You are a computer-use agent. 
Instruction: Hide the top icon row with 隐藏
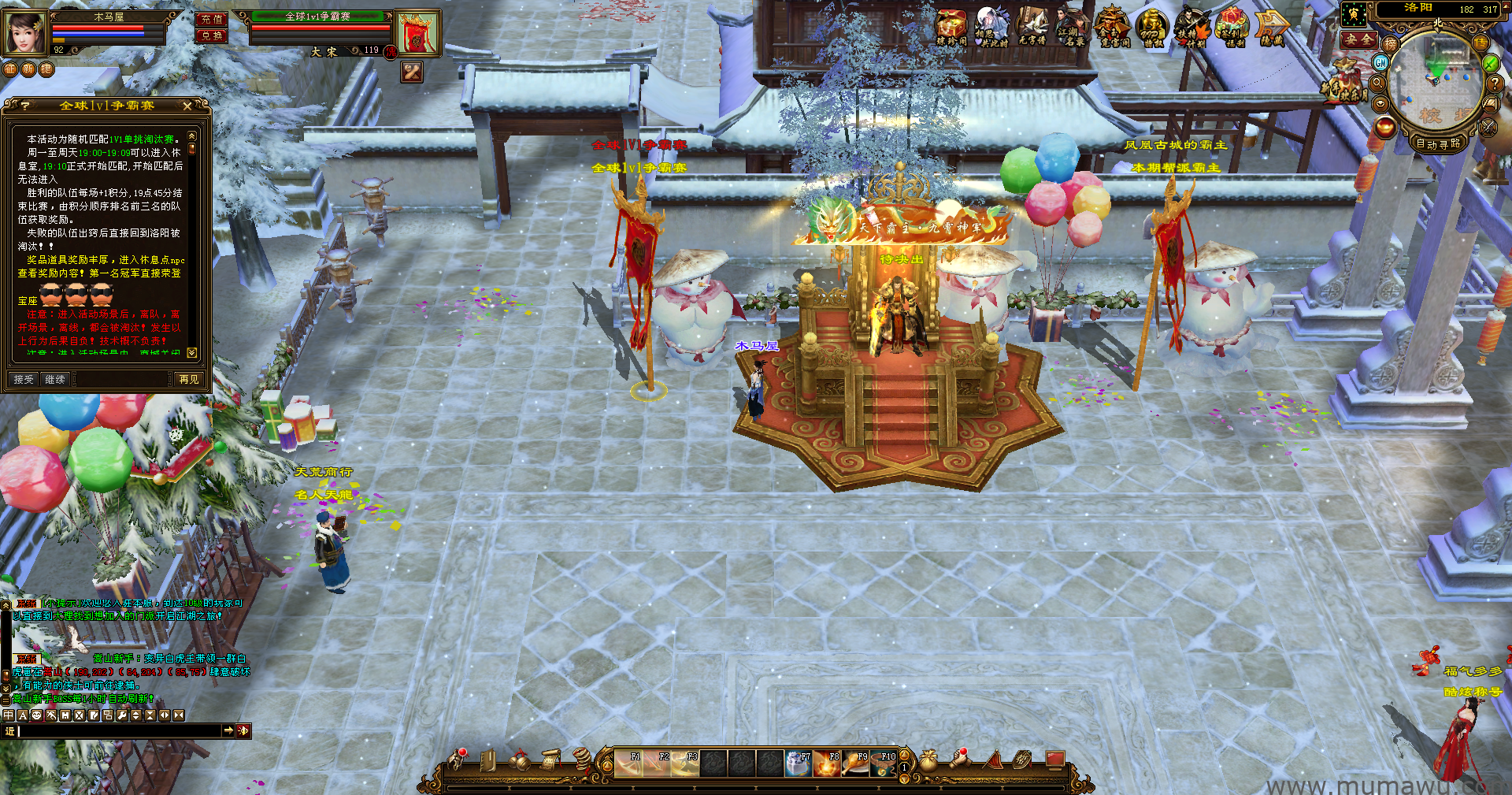click(1272, 28)
